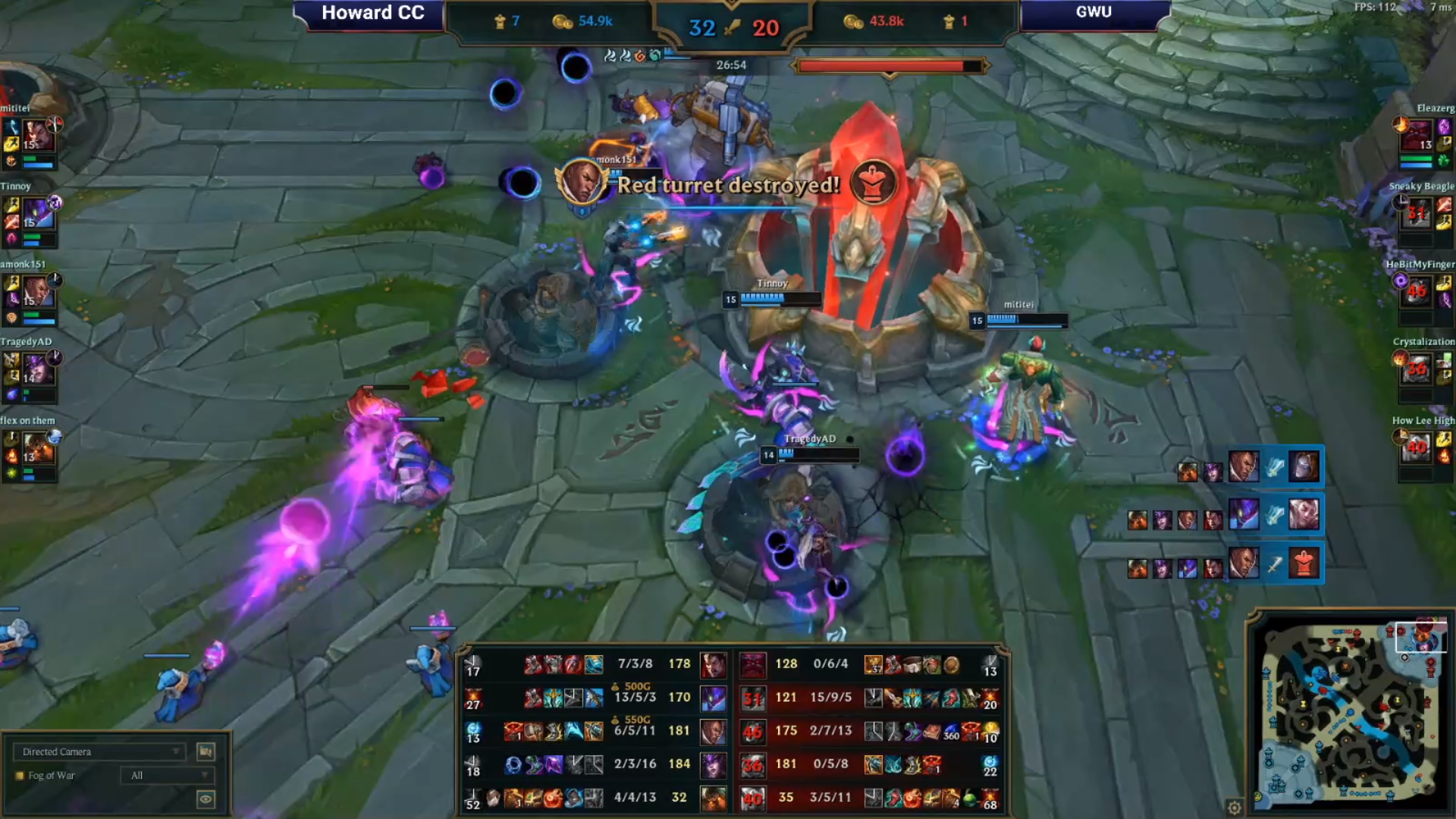Click the camera icon button
This screenshot has width=1456, height=819.
pos(206,752)
